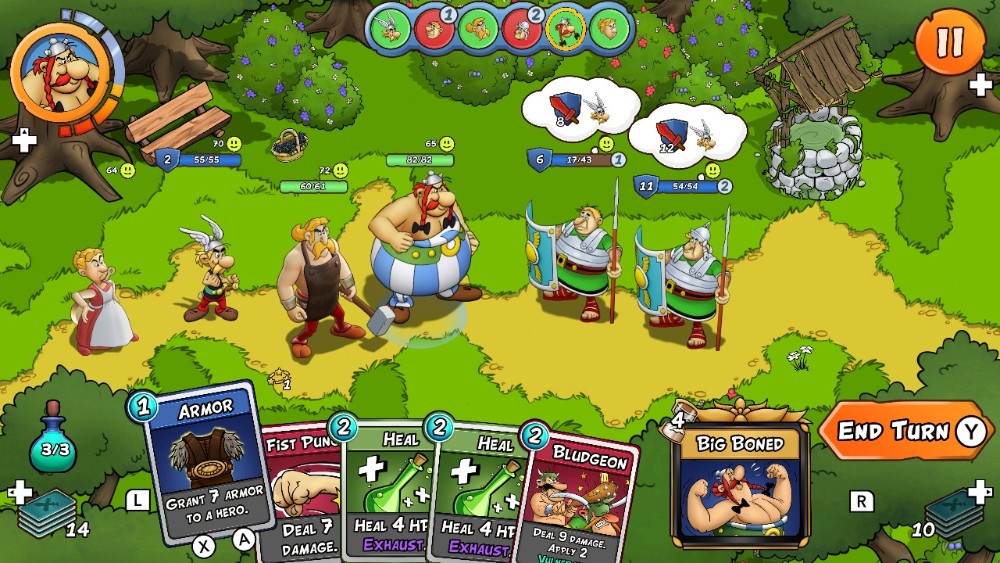The width and height of the screenshot is (1000, 563).
Task: Pause the game with the orange button
Action: (949, 42)
